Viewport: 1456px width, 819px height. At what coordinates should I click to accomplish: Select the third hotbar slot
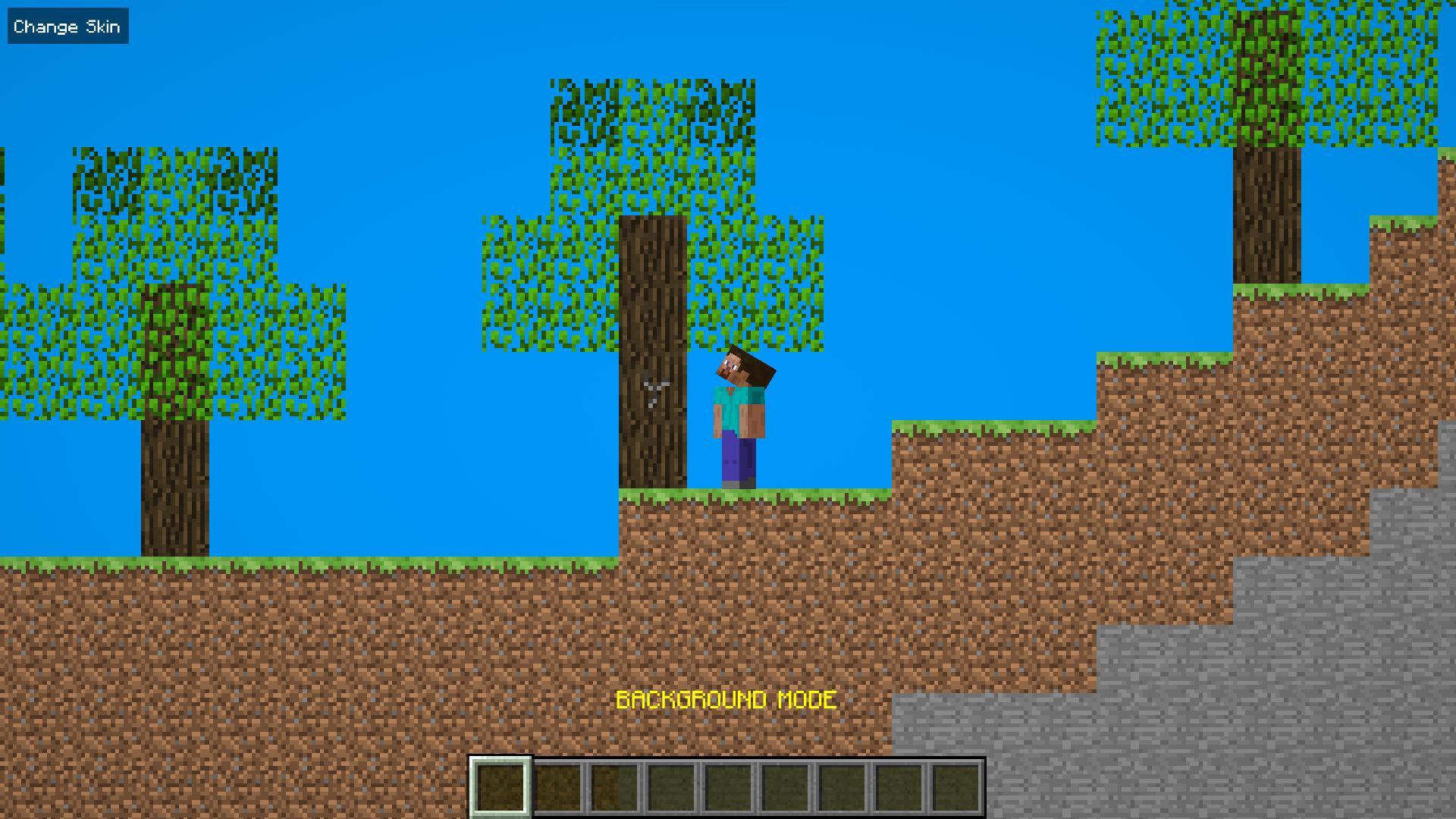click(x=614, y=788)
